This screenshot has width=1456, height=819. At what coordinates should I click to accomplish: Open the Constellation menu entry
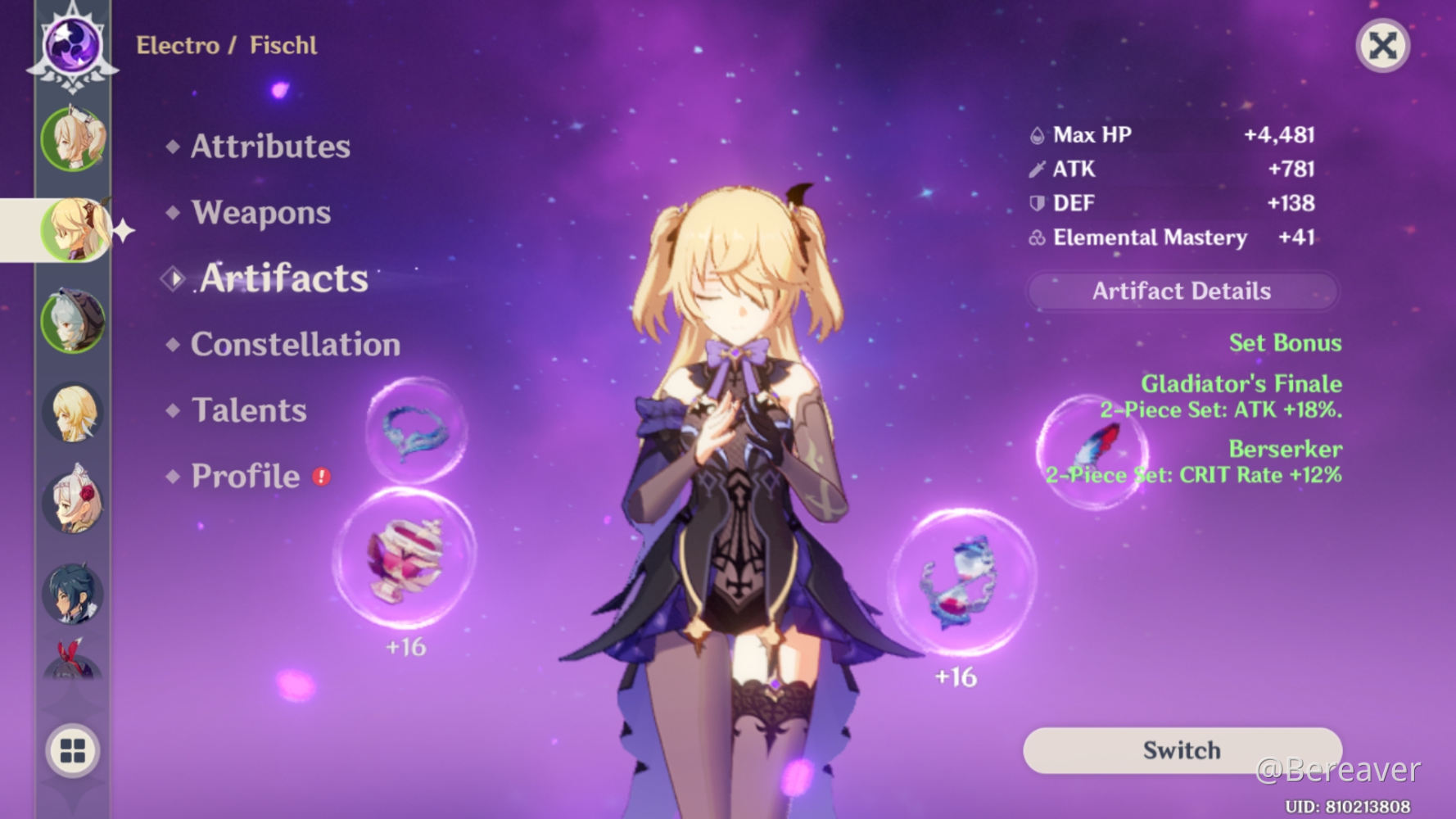[296, 345]
